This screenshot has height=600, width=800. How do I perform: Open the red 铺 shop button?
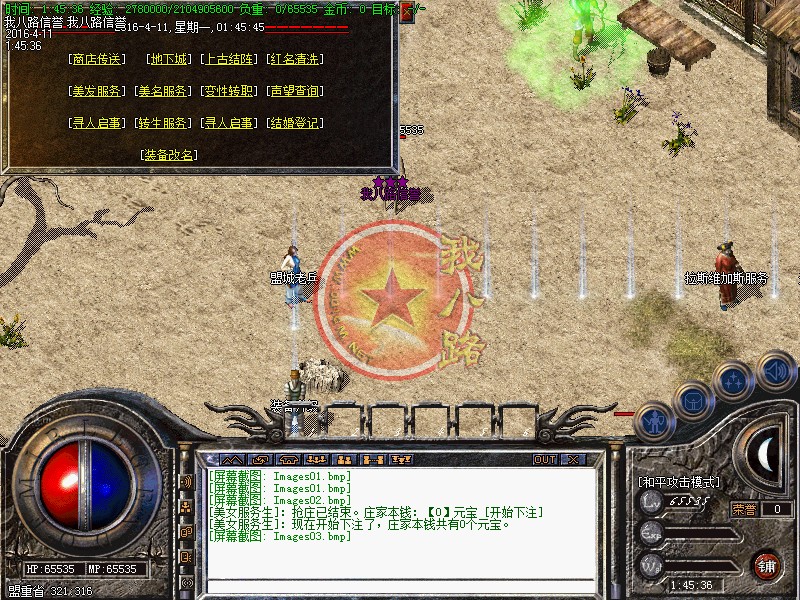tap(767, 565)
